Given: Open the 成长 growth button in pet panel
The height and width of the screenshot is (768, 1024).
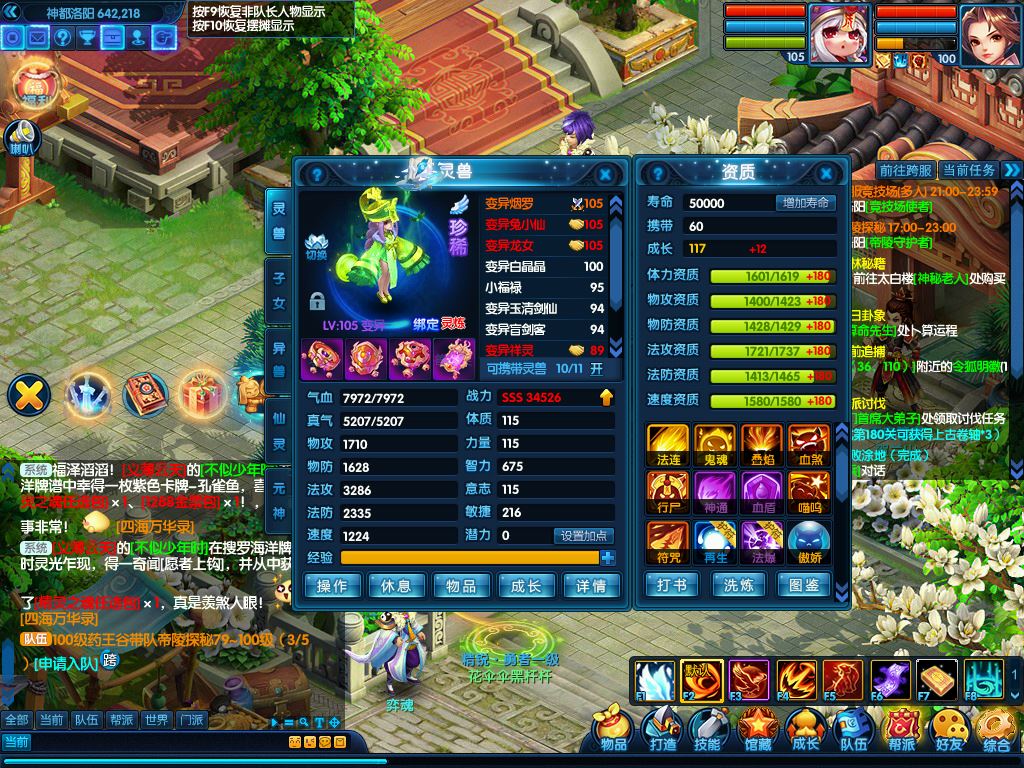Looking at the screenshot, I should pyautogui.click(x=526, y=586).
